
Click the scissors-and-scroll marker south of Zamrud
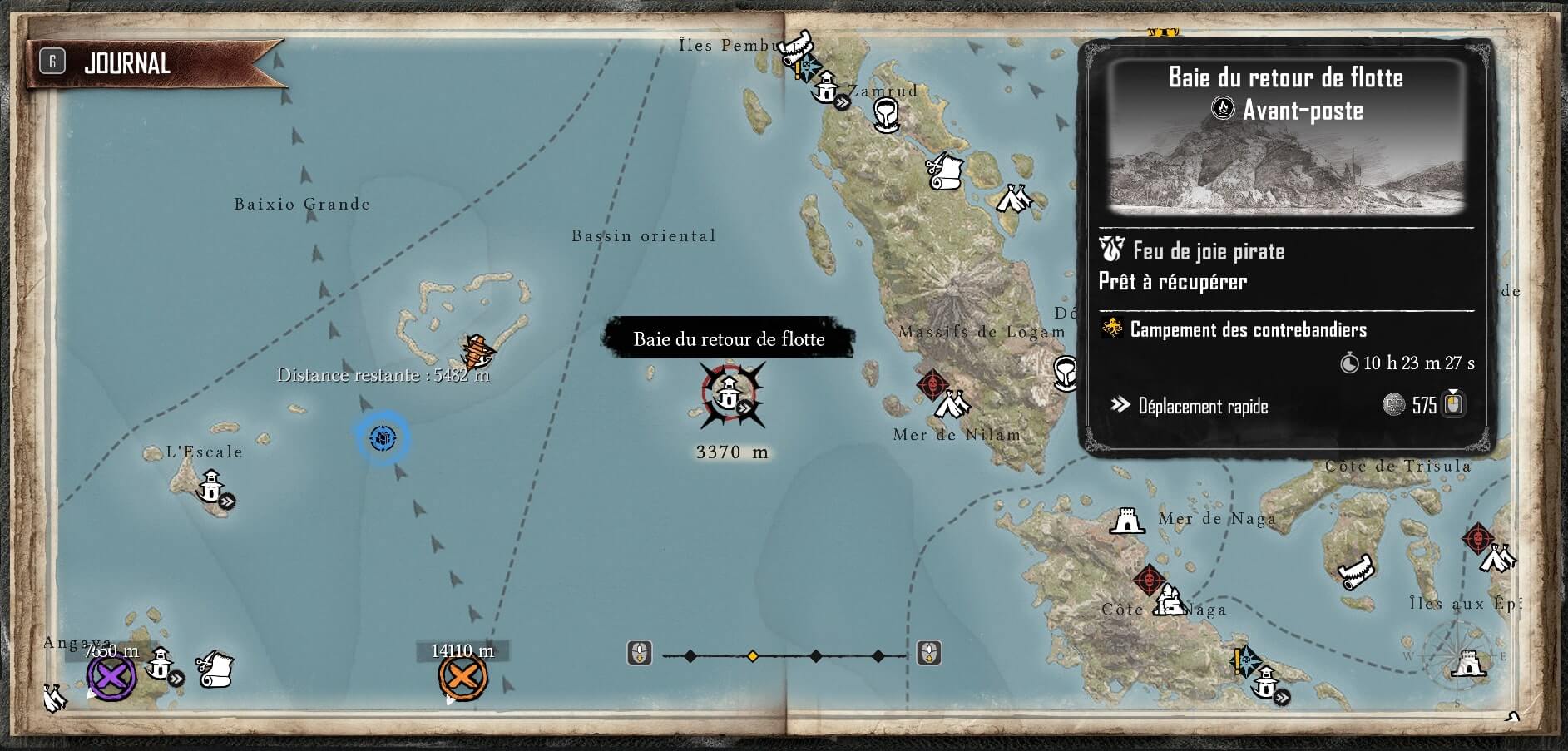click(943, 170)
